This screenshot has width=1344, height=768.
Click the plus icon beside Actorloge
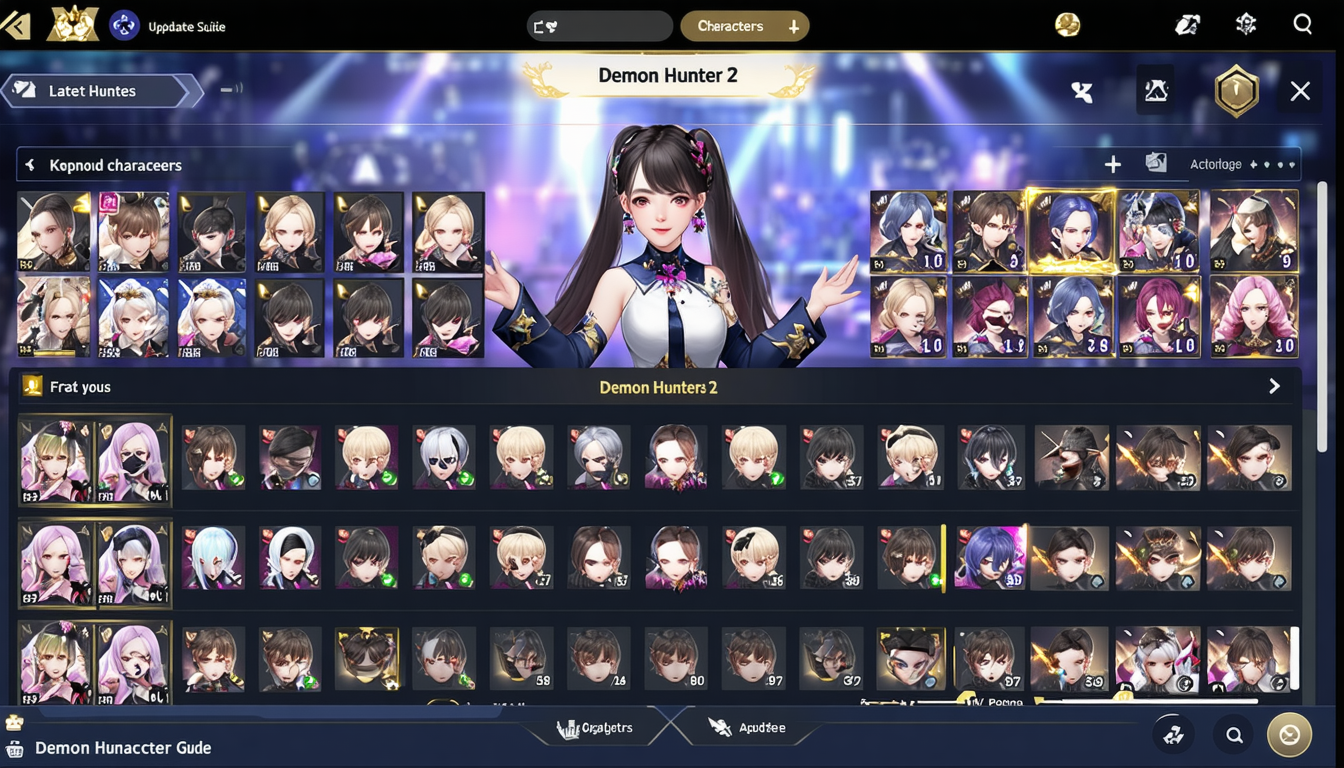click(1112, 164)
